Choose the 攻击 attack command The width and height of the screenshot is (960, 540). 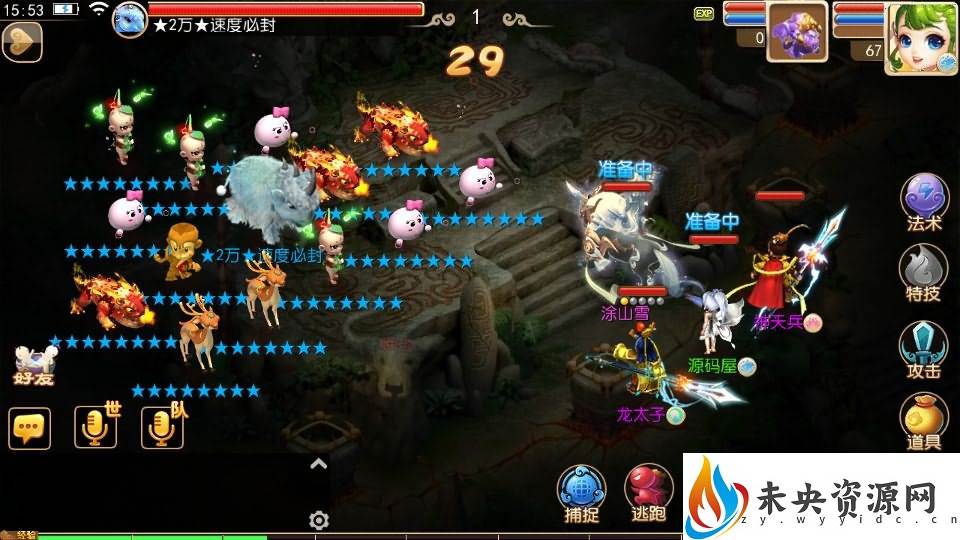pos(924,345)
